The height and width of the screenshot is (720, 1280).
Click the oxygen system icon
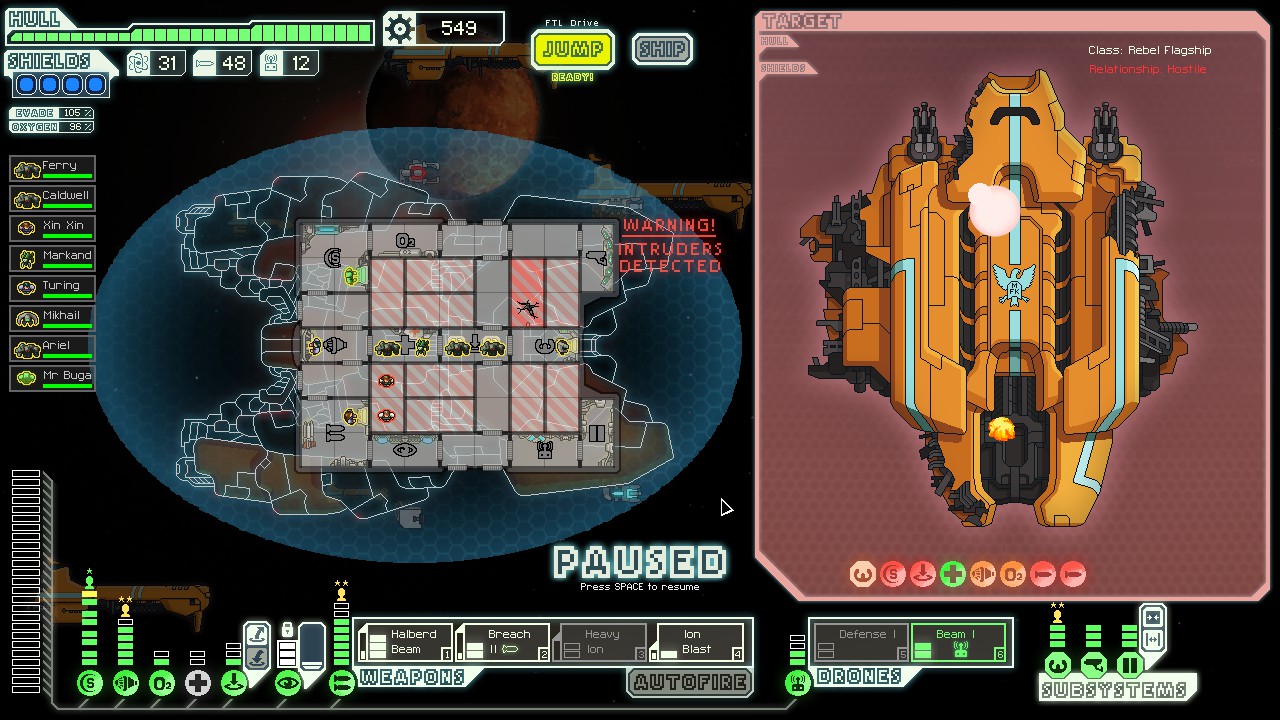(x=162, y=684)
